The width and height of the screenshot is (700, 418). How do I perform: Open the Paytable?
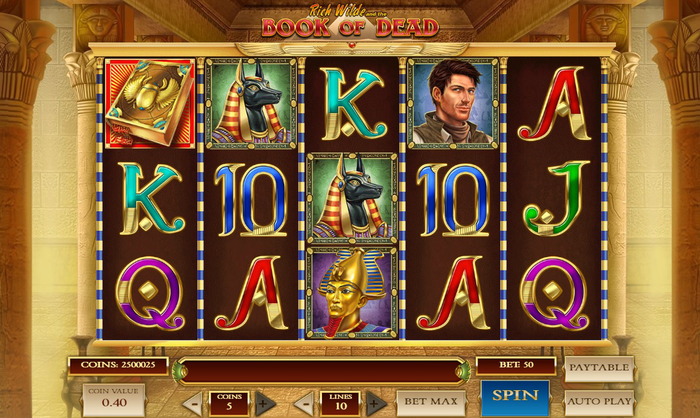click(x=599, y=368)
